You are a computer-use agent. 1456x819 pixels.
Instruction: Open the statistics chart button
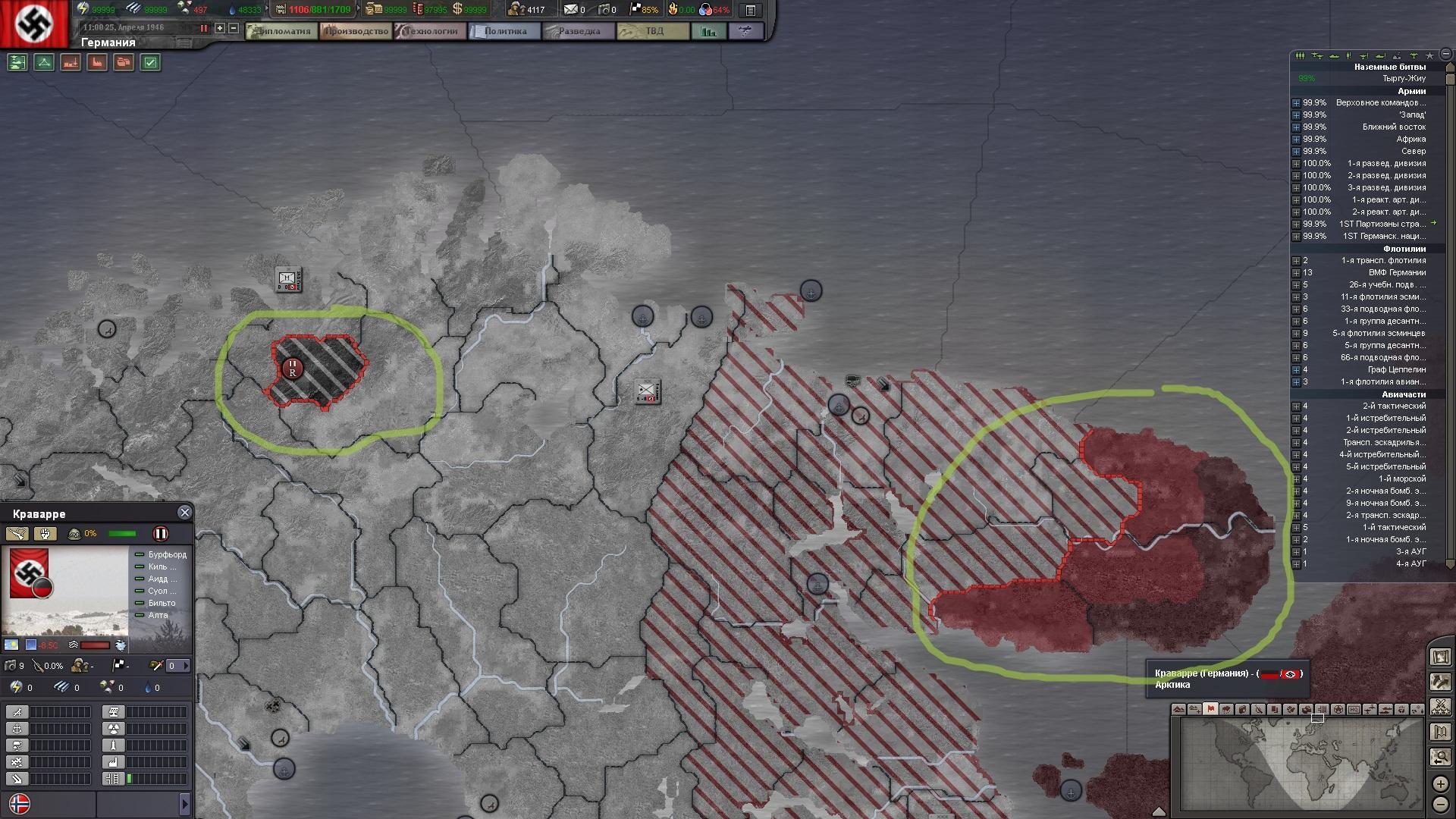(709, 31)
